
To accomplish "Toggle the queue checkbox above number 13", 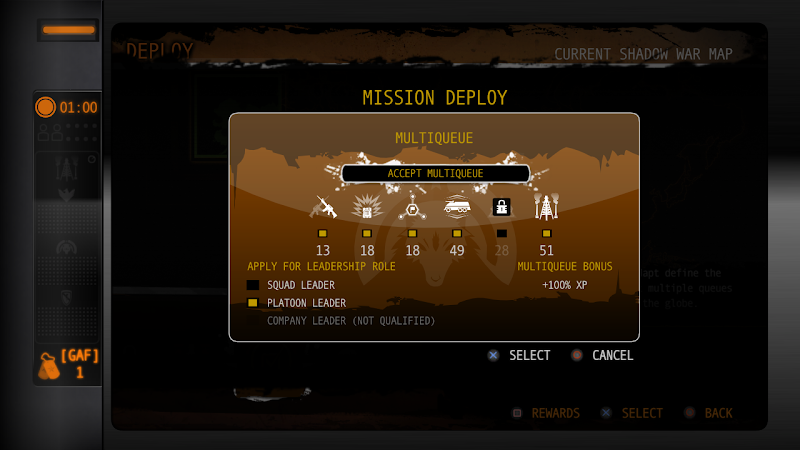I will [323, 234].
